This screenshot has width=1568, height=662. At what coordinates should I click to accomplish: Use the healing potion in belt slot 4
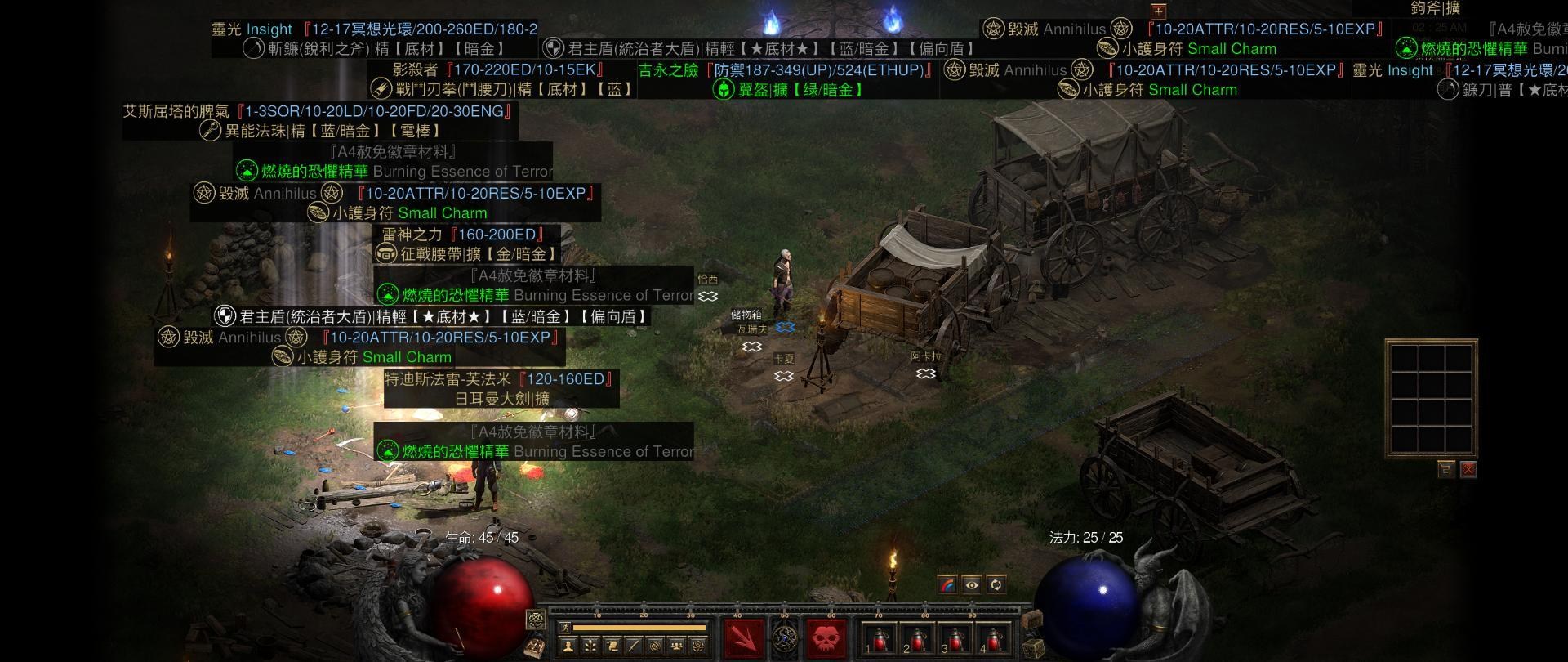(991, 639)
